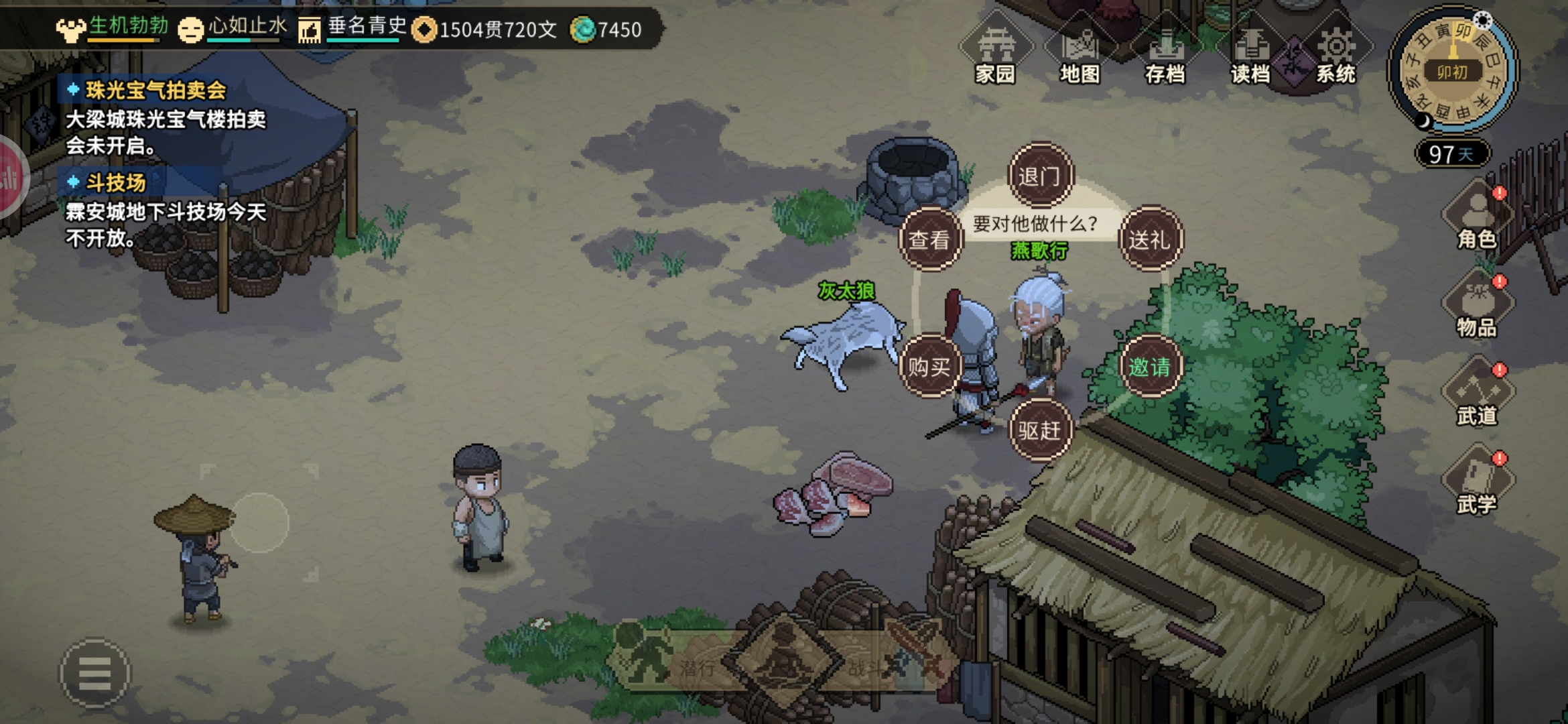This screenshot has height=724, width=1568.
Task: Open the 地图 map
Action: coord(1080,55)
